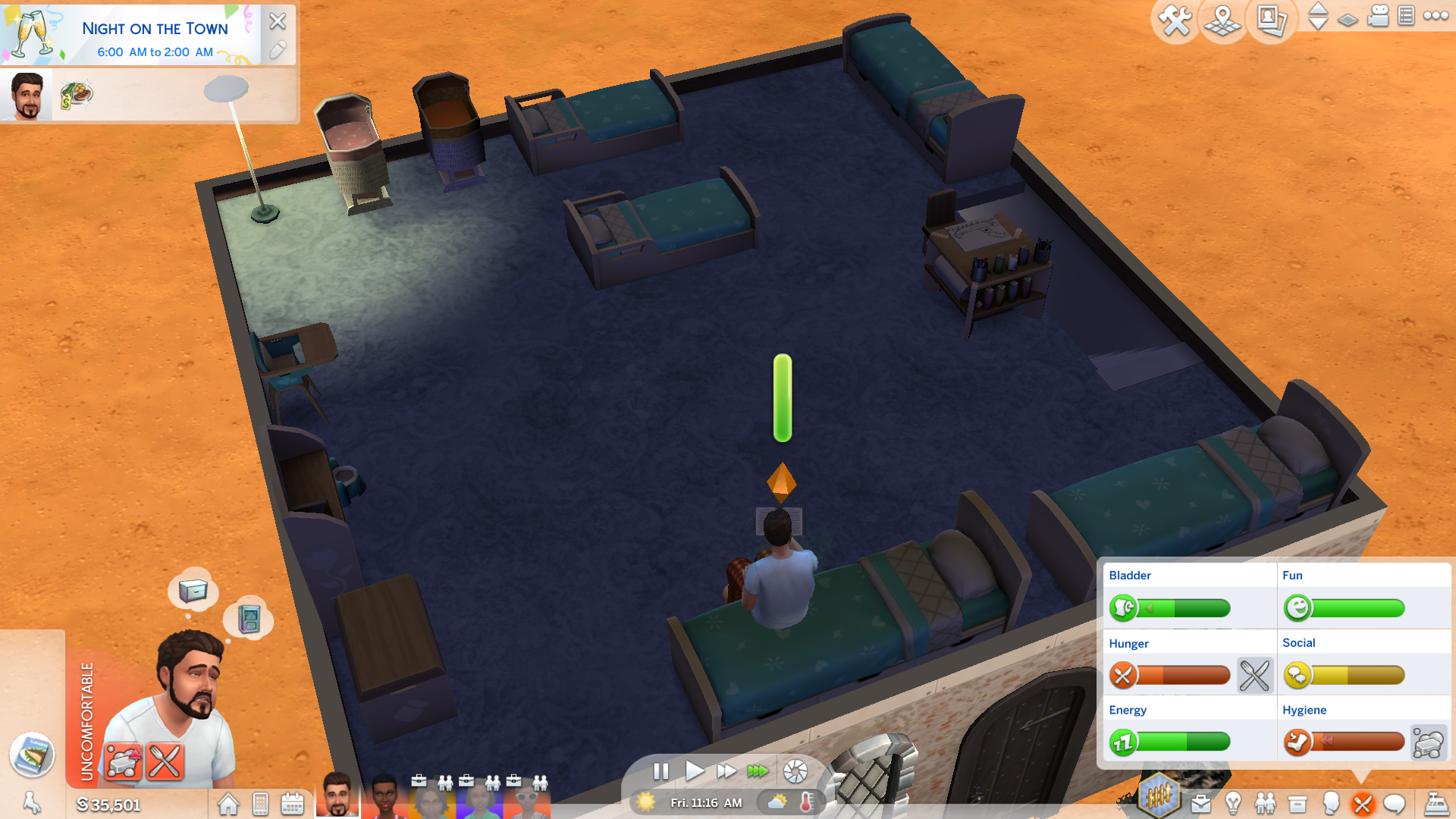The height and width of the screenshot is (819, 1456).
Task: Open the Relationships panel
Action: [1265, 803]
